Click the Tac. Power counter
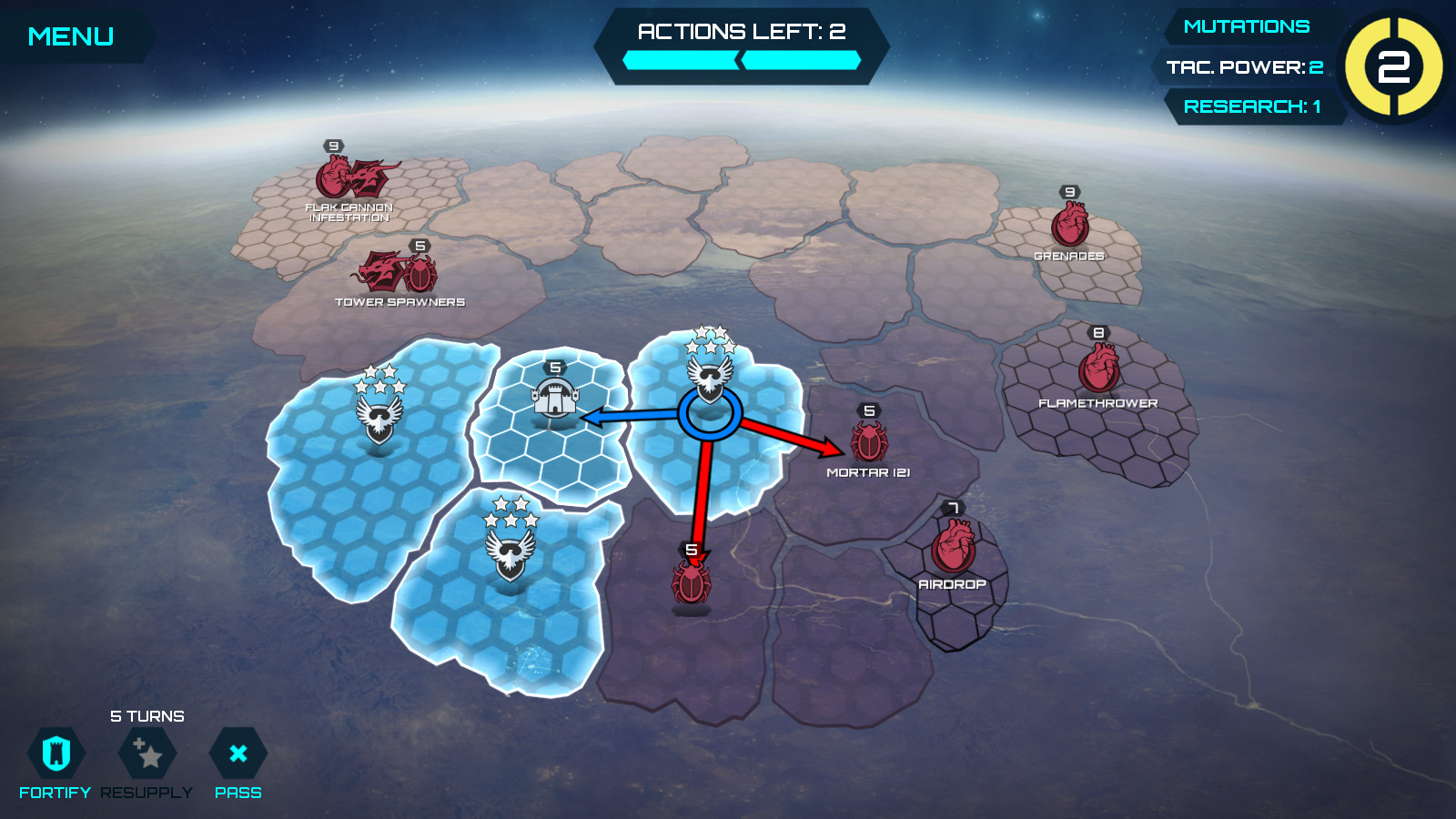Viewport: 1456px width, 819px height. tap(1245, 66)
